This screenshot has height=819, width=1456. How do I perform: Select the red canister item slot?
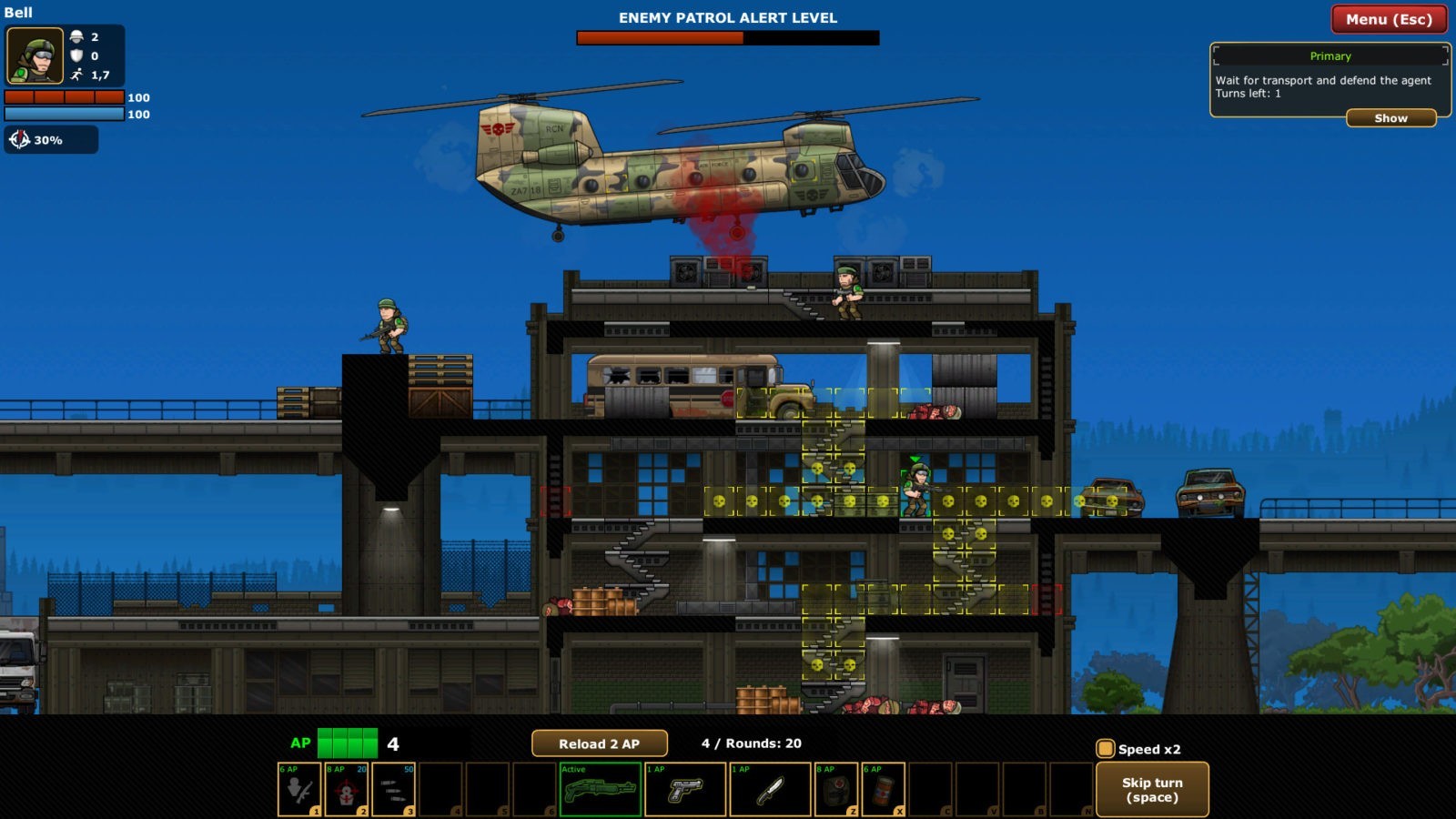[884, 790]
